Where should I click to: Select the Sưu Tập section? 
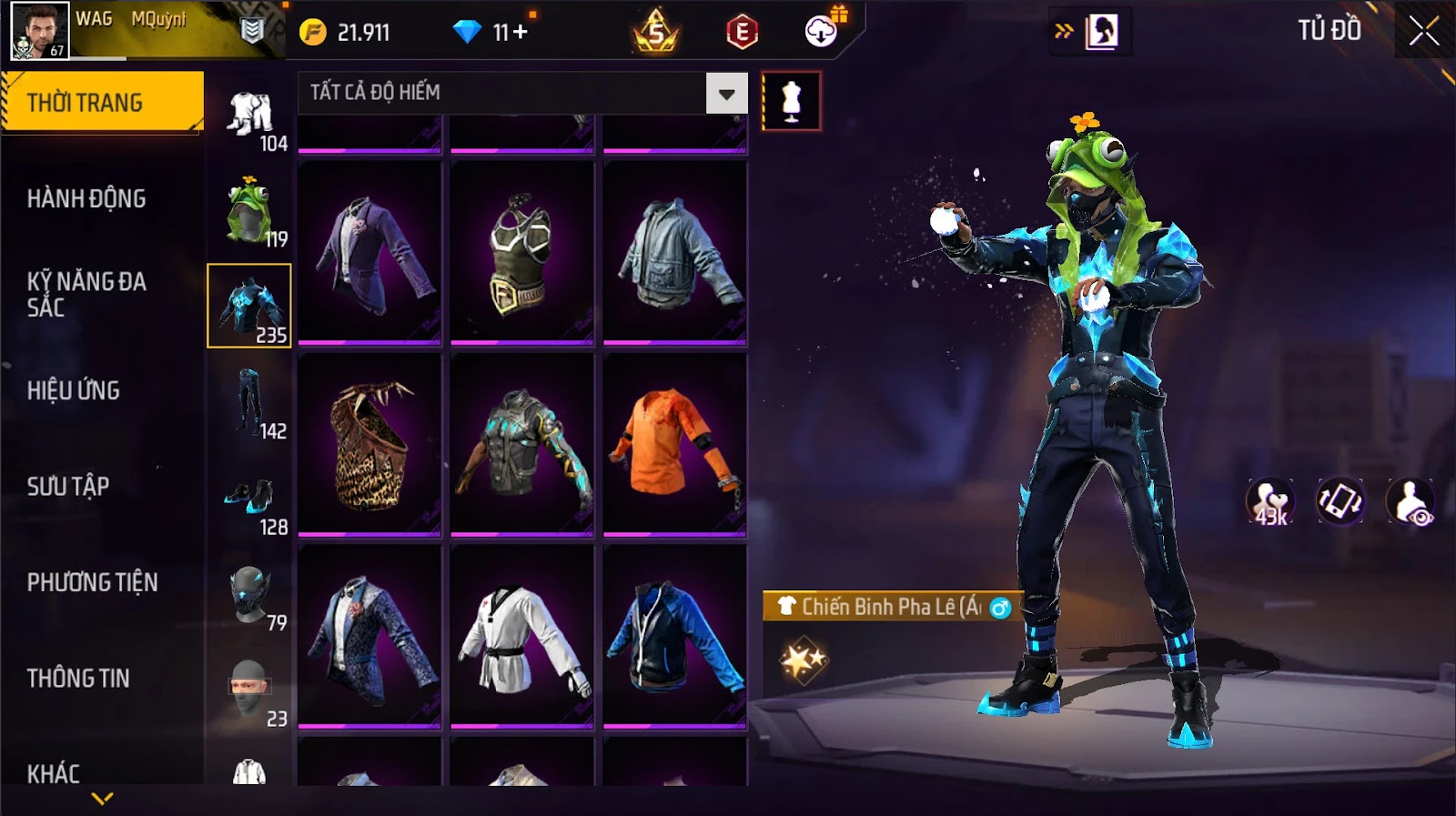tap(68, 486)
